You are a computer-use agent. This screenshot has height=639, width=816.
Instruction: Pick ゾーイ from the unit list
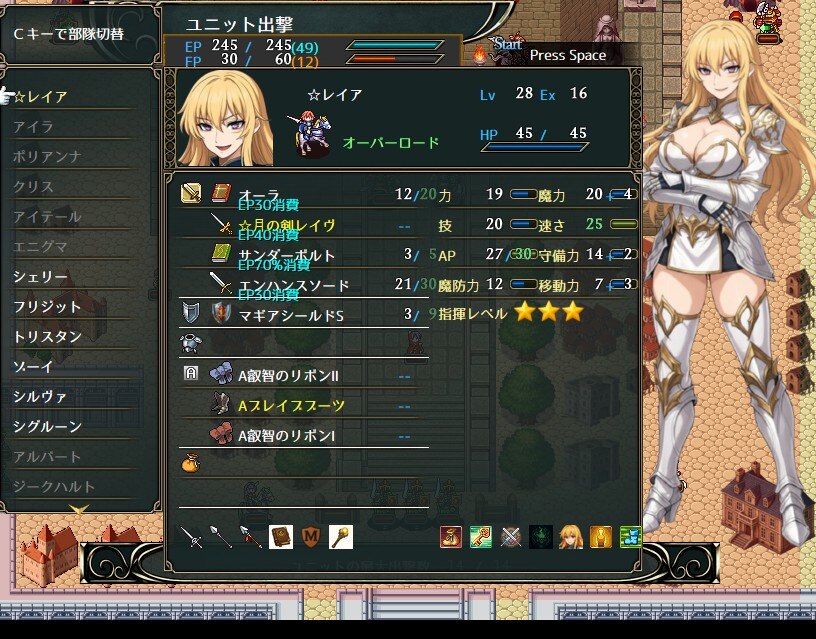[x=34, y=367]
